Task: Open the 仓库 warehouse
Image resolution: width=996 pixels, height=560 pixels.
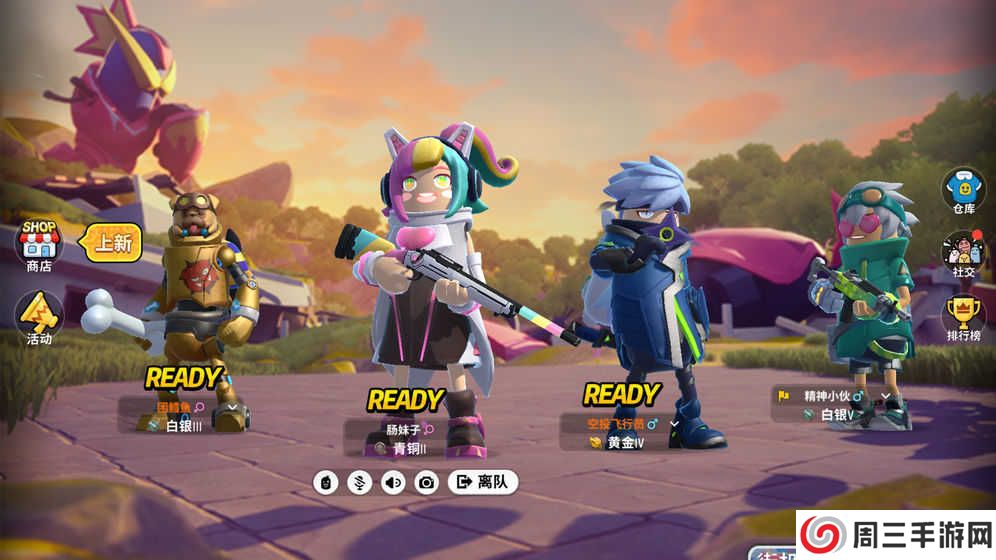Action: tap(962, 190)
